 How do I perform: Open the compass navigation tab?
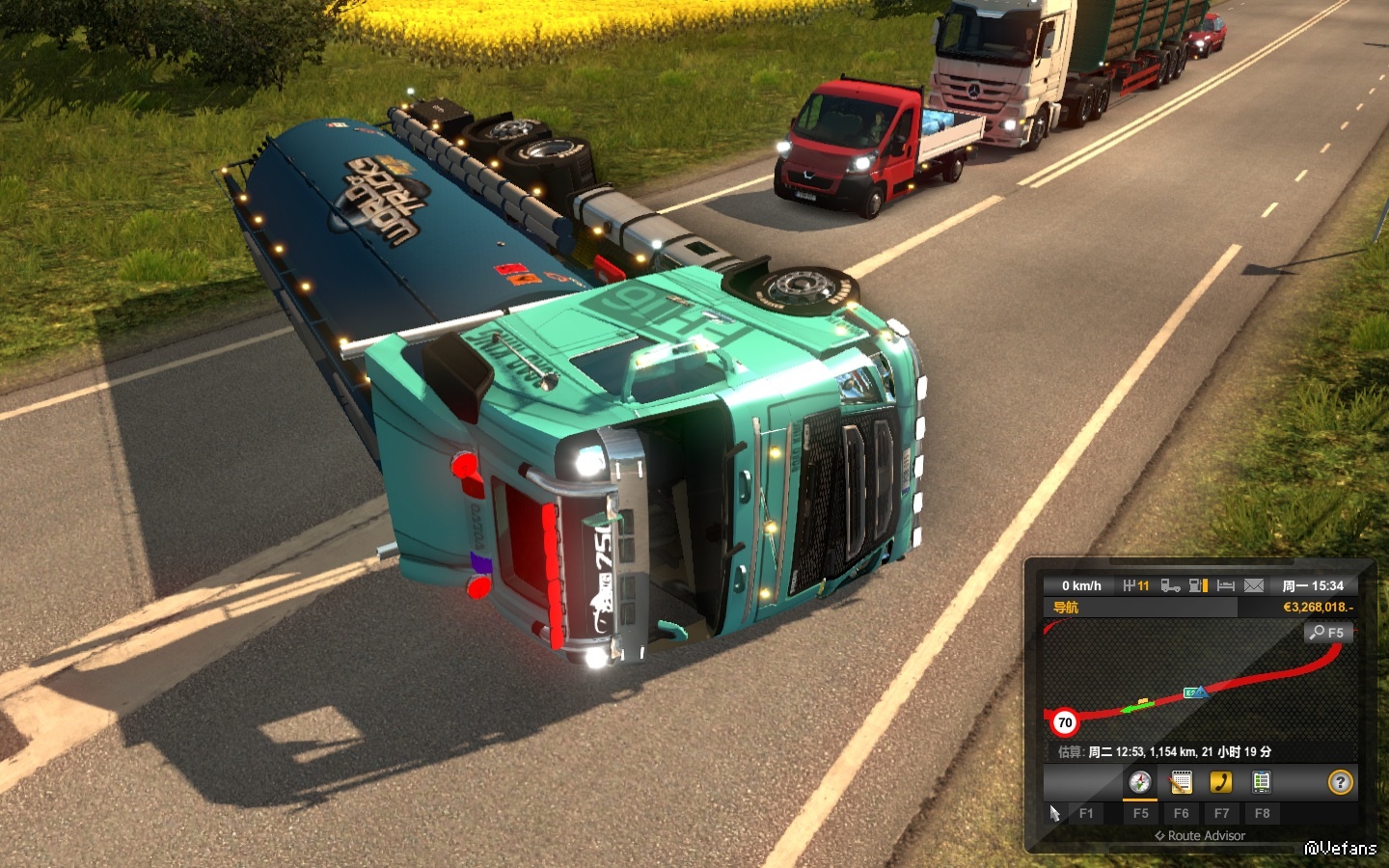point(1140,782)
